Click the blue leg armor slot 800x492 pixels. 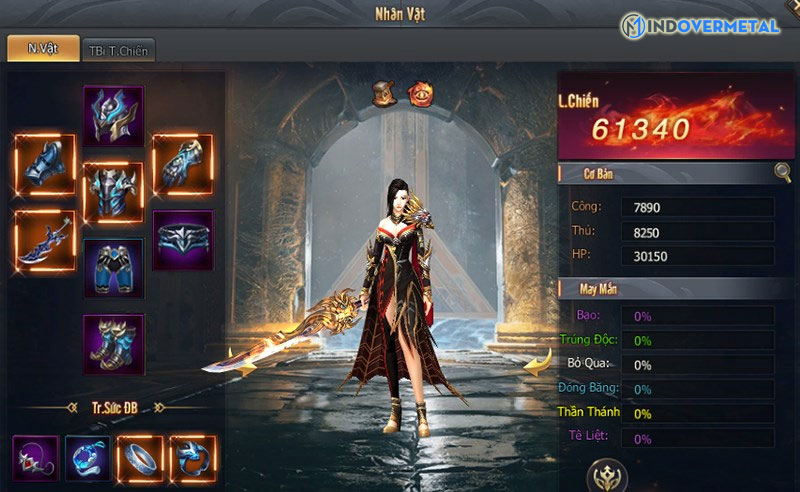(x=113, y=268)
